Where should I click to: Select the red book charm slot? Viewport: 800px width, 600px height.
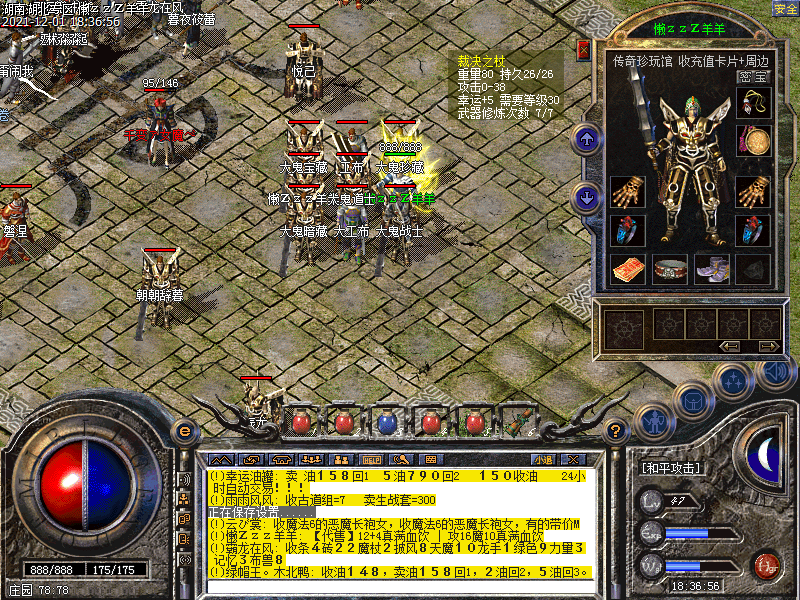[628, 268]
